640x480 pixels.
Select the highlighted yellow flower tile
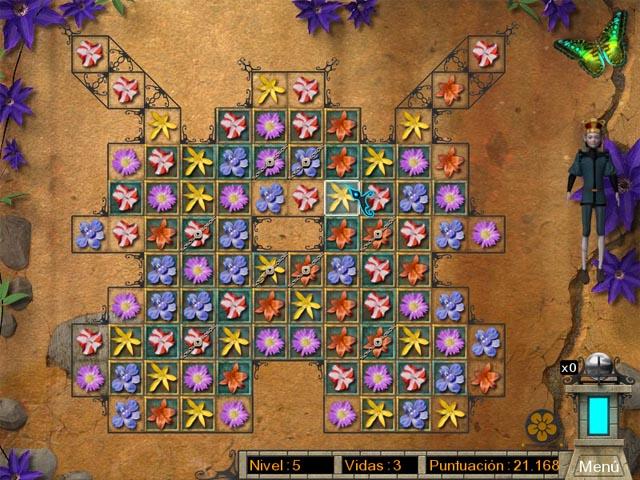[x=342, y=197]
